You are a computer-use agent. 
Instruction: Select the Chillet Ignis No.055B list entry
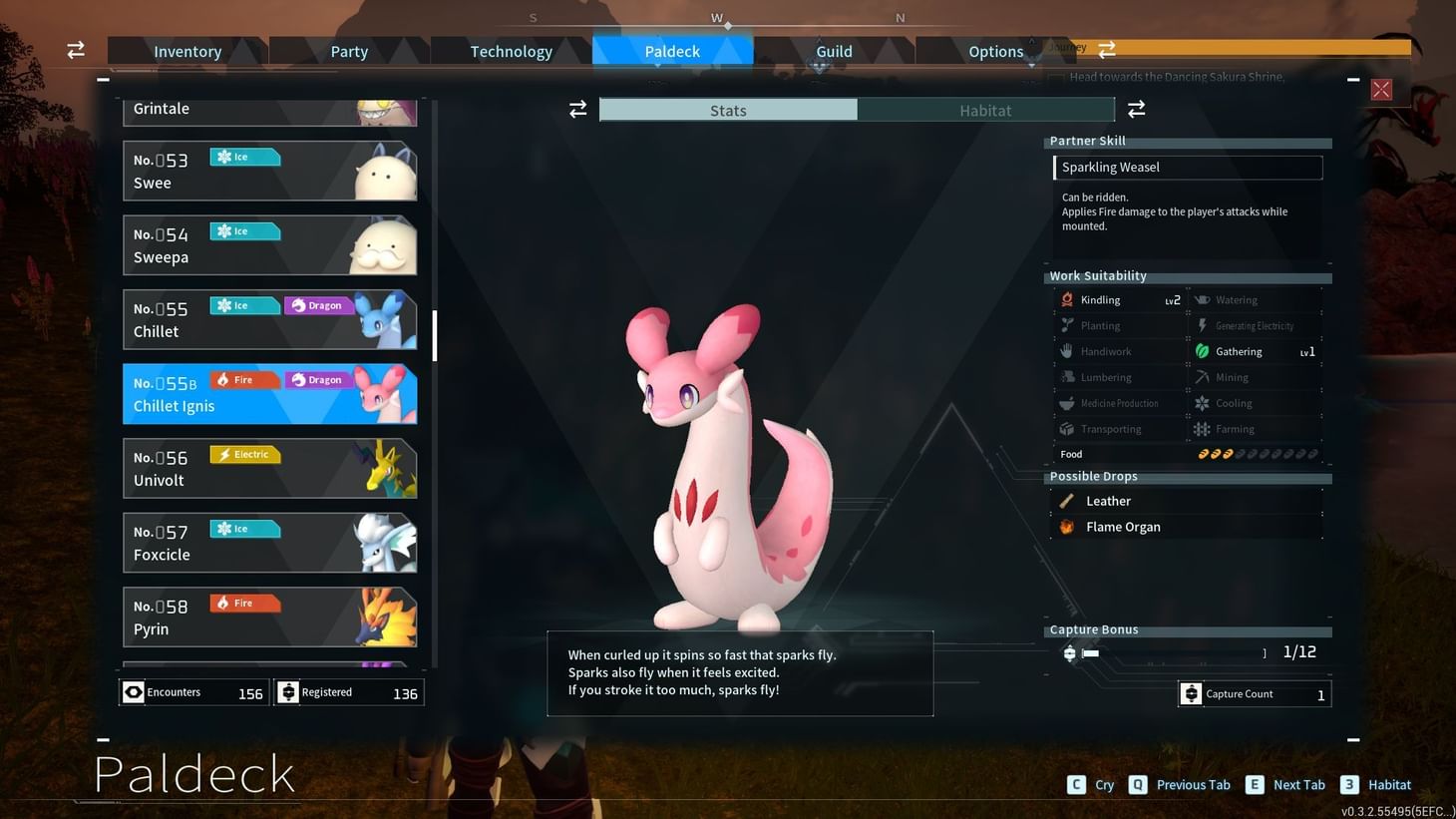[269, 393]
